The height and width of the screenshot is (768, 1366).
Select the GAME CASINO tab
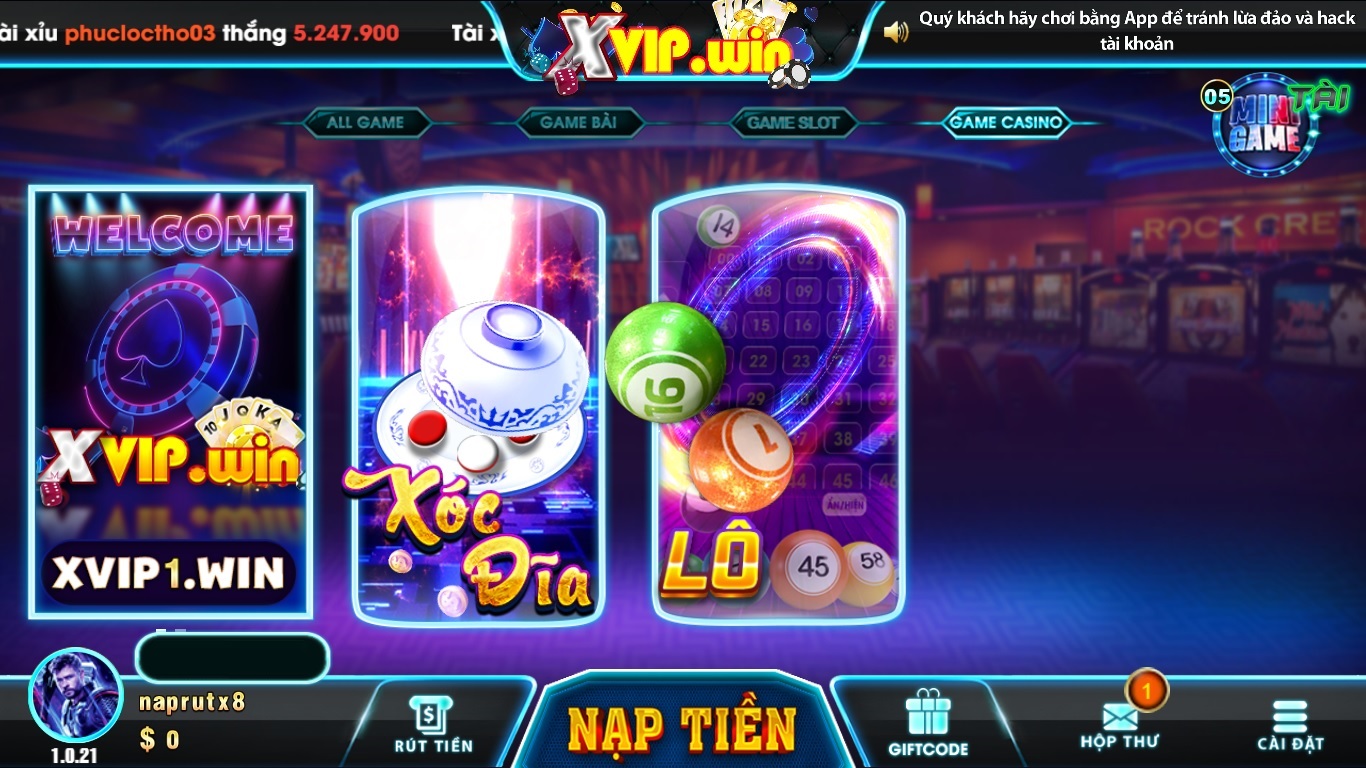pos(1007,123)
